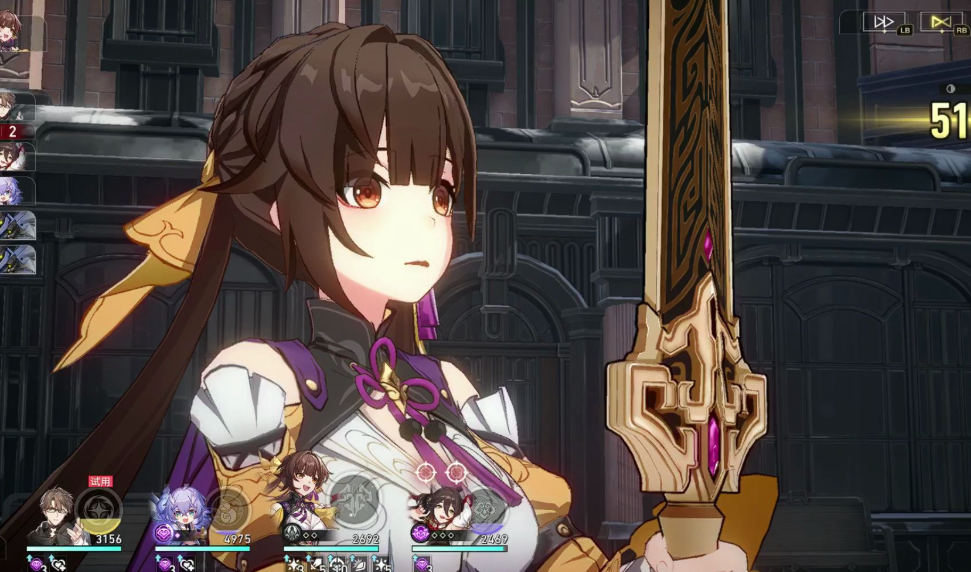Toggle the auto-battle button

click(940, 22)
